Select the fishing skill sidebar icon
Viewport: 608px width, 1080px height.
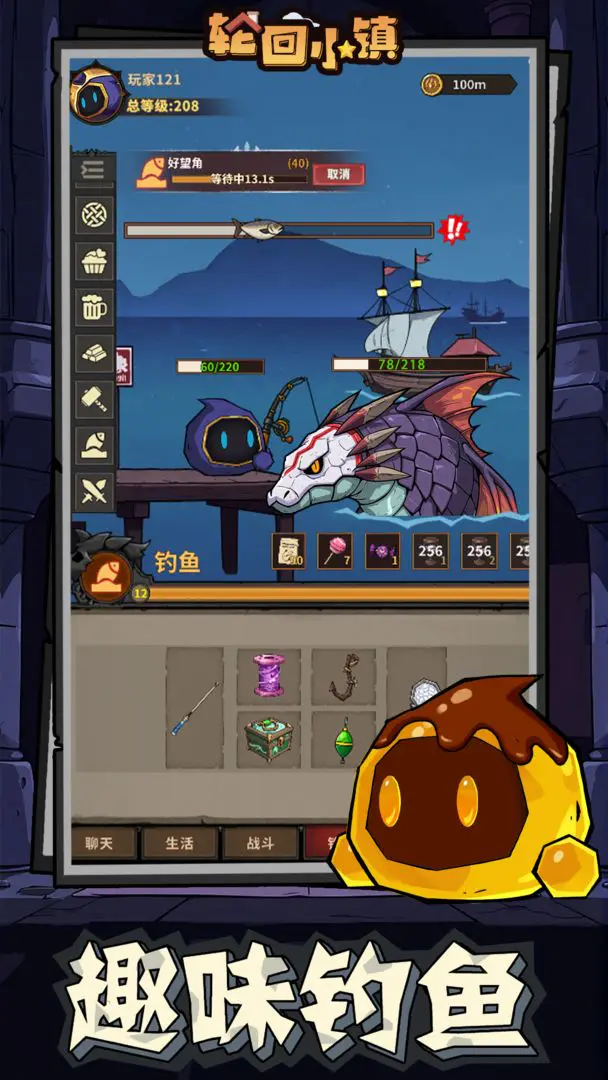[96, 445]
